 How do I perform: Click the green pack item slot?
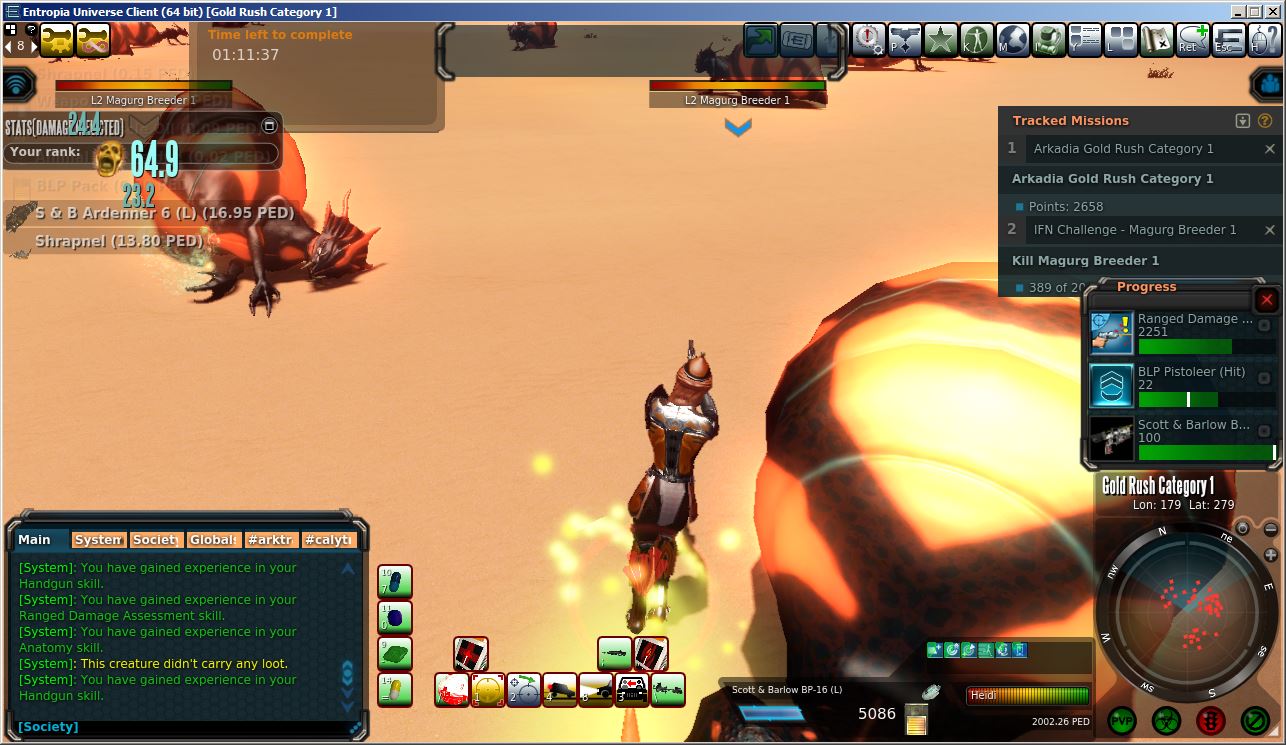(x=395, y=654)
